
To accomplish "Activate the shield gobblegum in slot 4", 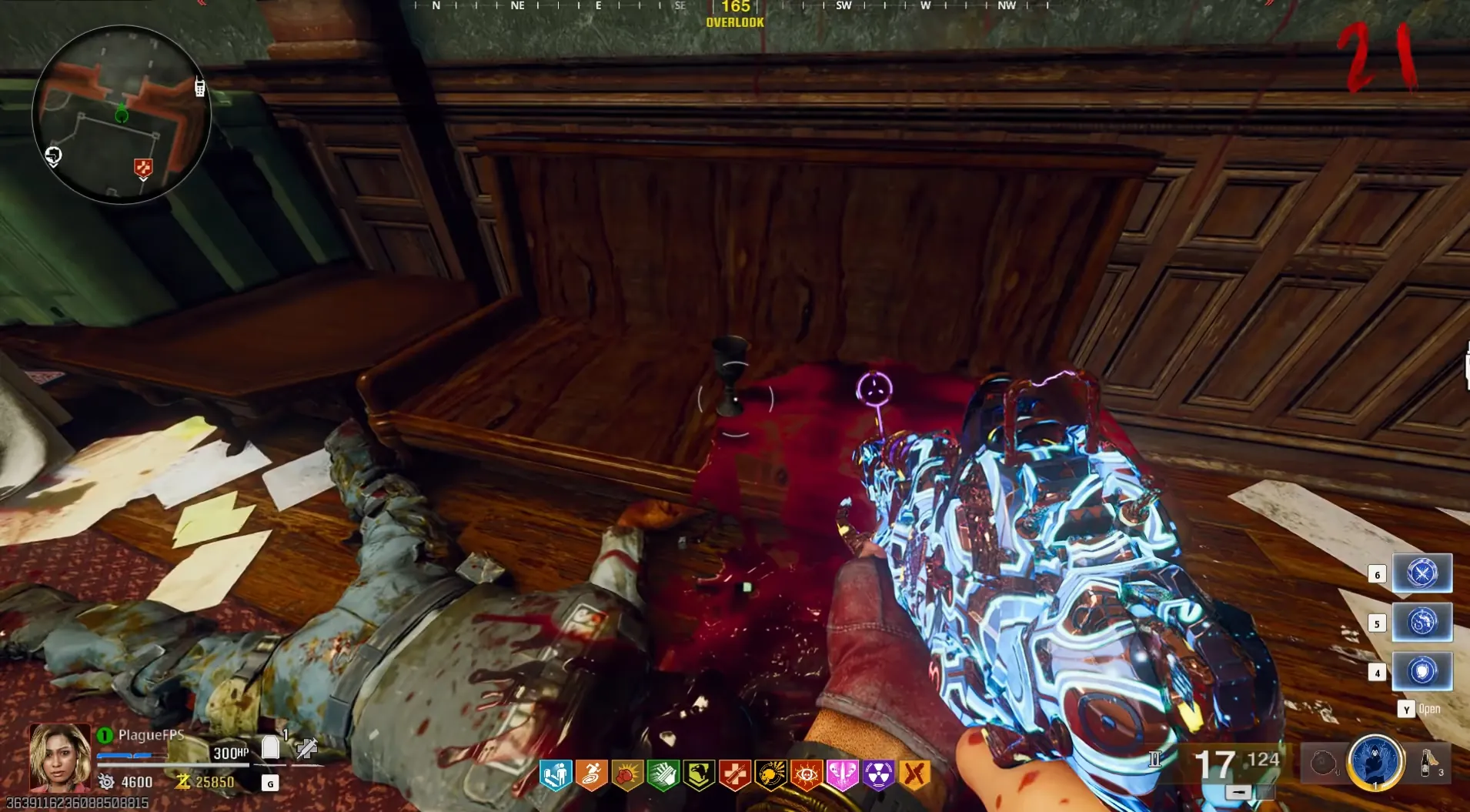I will point(1422,671).
